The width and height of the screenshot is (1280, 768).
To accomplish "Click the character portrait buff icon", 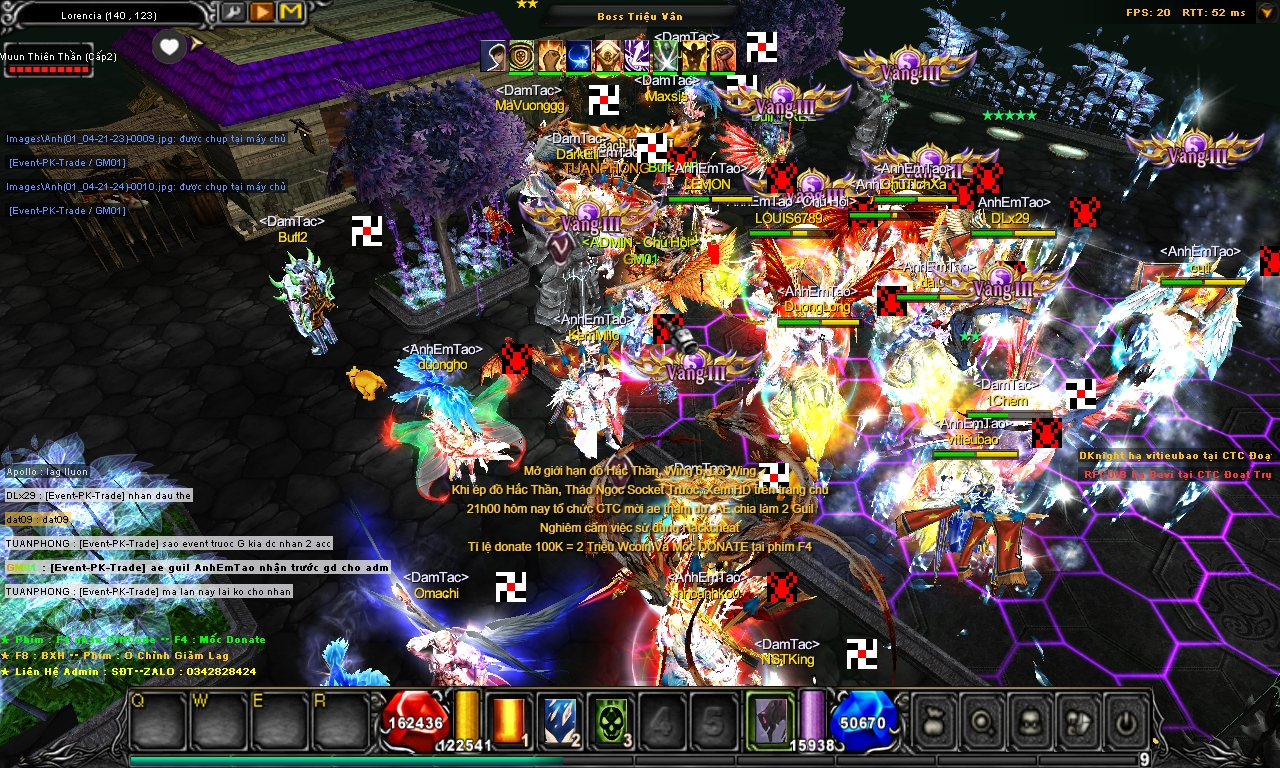I will click(493, 56).
